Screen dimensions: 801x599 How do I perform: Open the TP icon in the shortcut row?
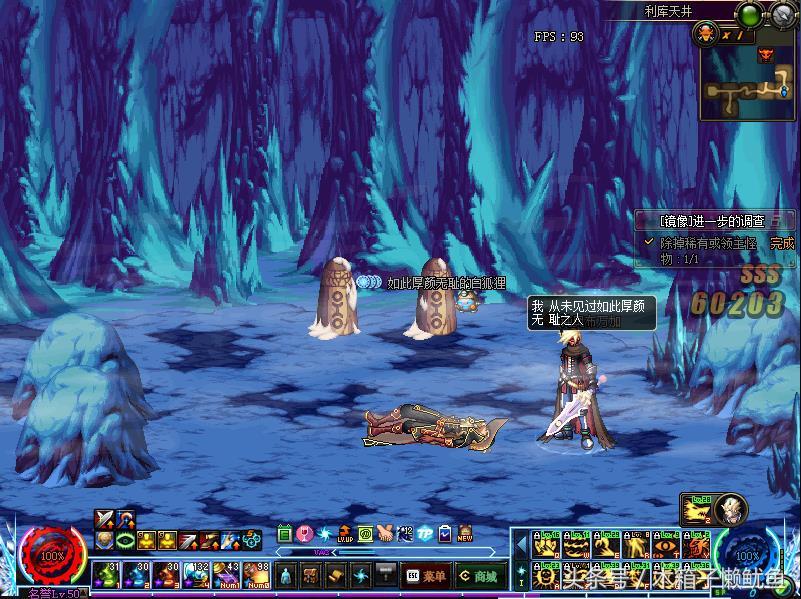(x=424, y=534)
